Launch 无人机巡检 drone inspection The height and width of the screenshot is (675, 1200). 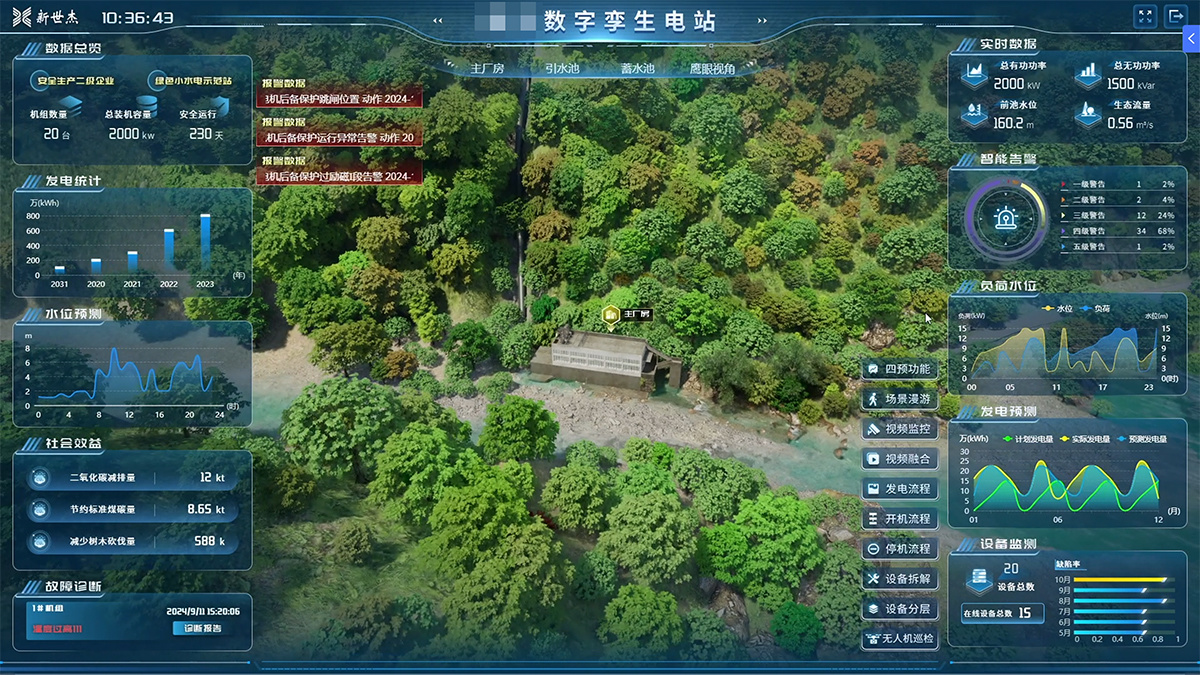click(899, 639)
